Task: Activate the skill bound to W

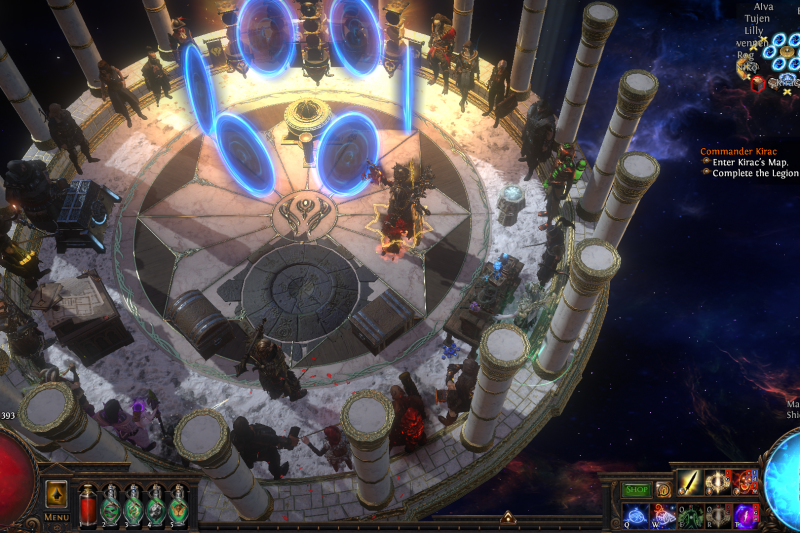Action: (x=664, y=514)
